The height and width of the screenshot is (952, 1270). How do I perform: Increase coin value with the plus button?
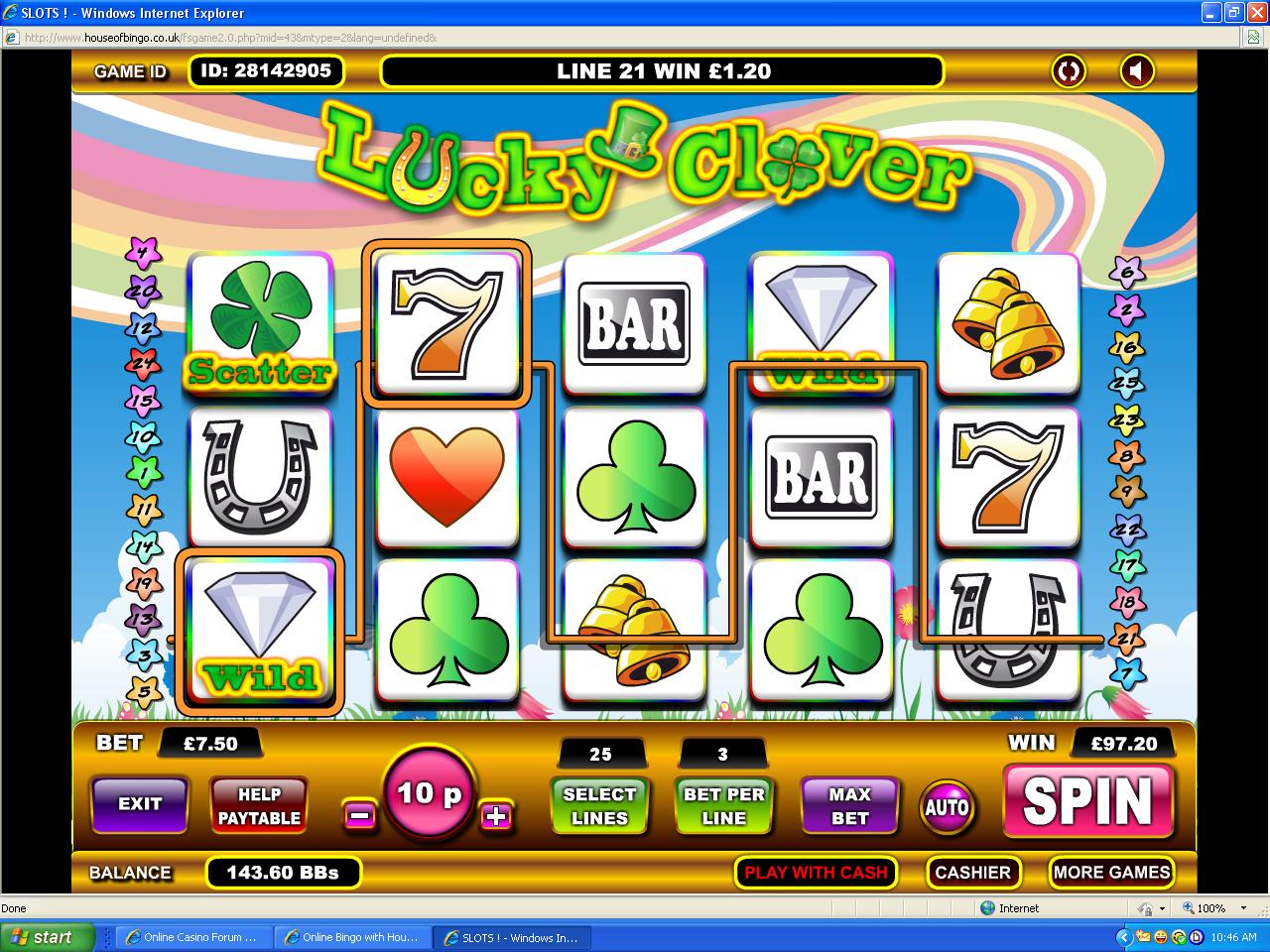pyautogui.click(x=496, y=815)
